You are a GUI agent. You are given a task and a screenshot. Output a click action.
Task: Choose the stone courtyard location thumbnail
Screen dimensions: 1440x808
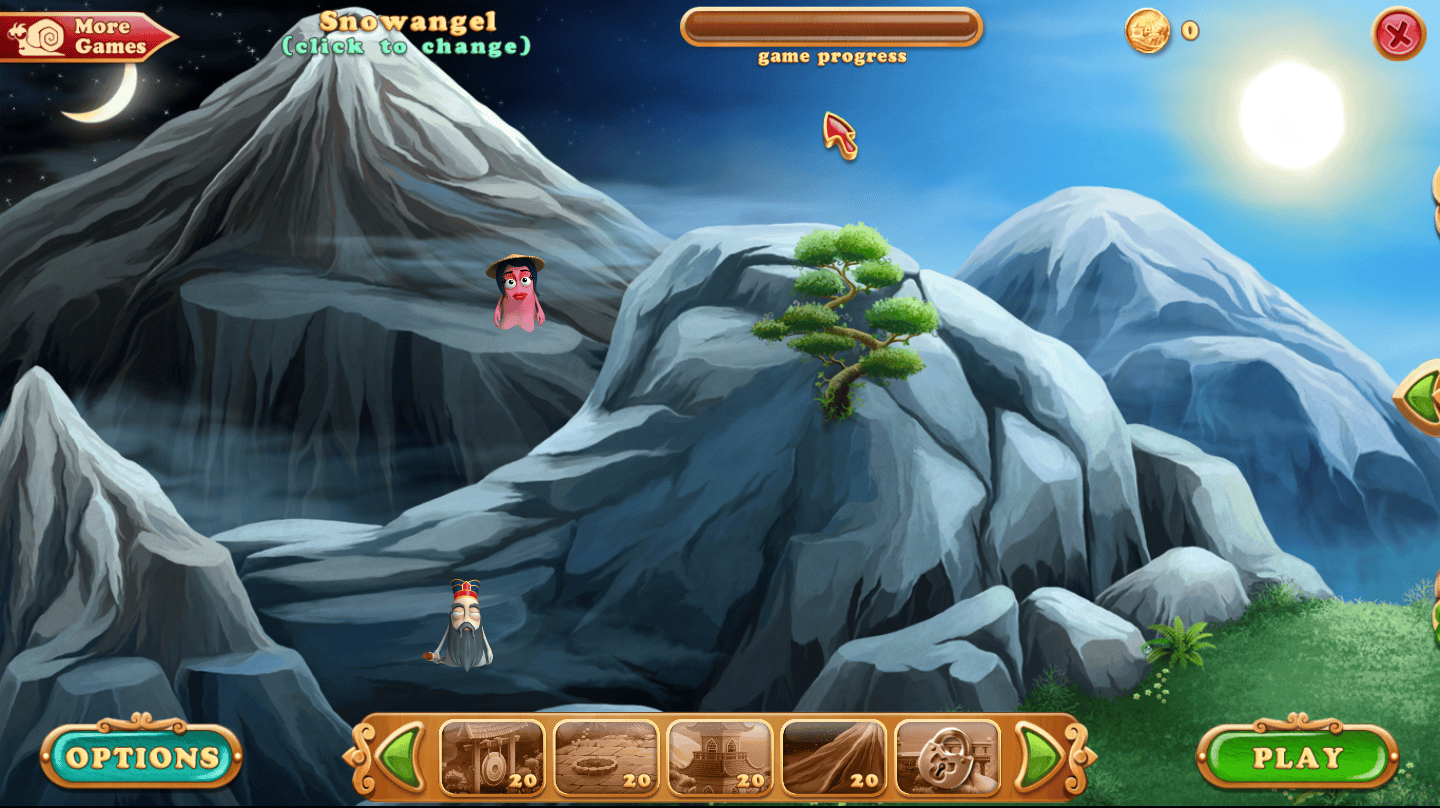pyautogui.click(x=606, y=757)
